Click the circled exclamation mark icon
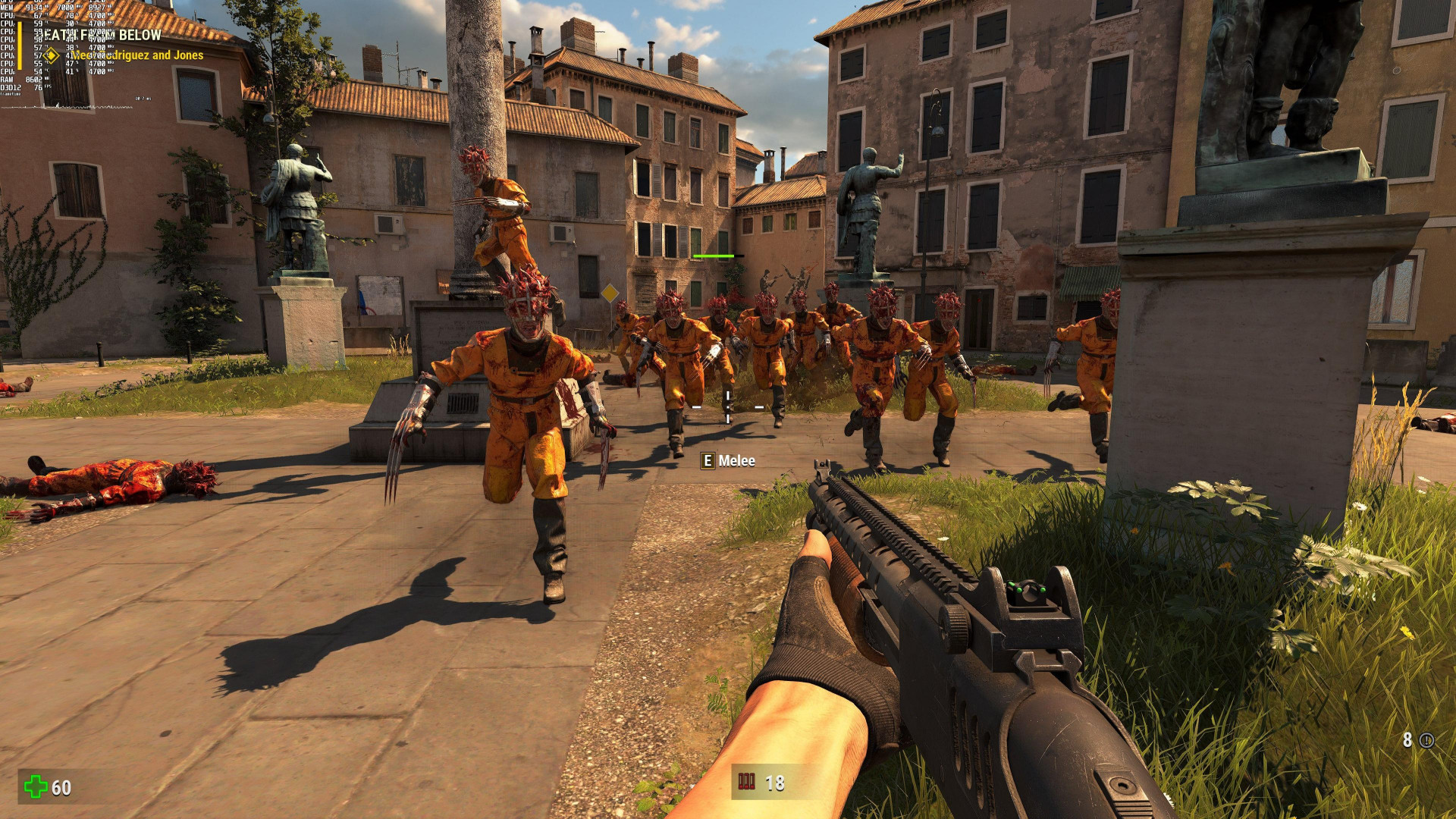Screen dimensions: 1456x819 tap(1426, 740)
